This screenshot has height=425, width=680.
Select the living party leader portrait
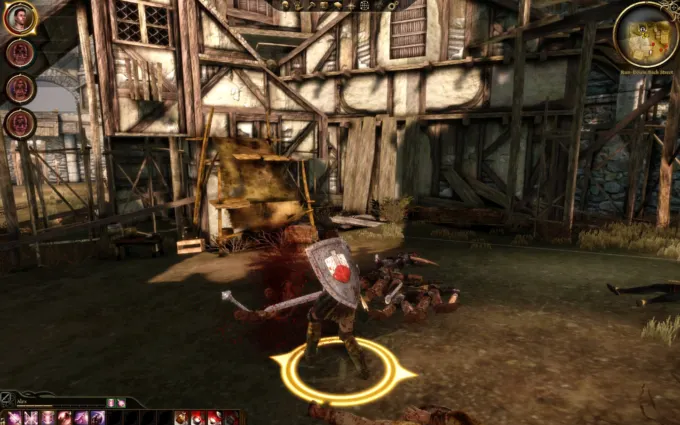click(x=20, y=17)
